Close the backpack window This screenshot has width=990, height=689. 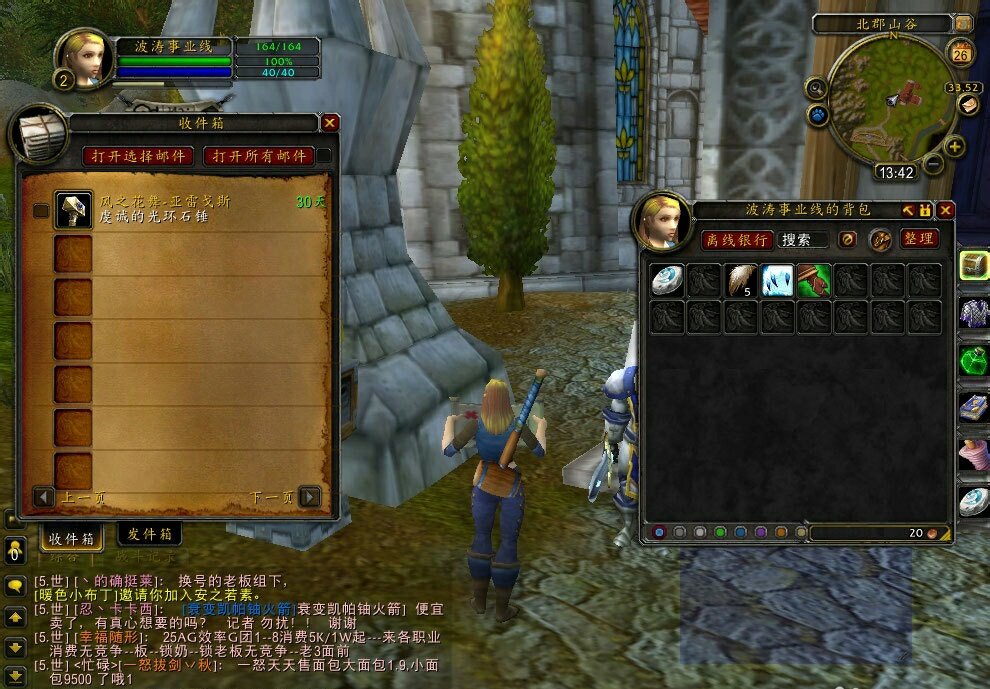(x=945, y=210)
